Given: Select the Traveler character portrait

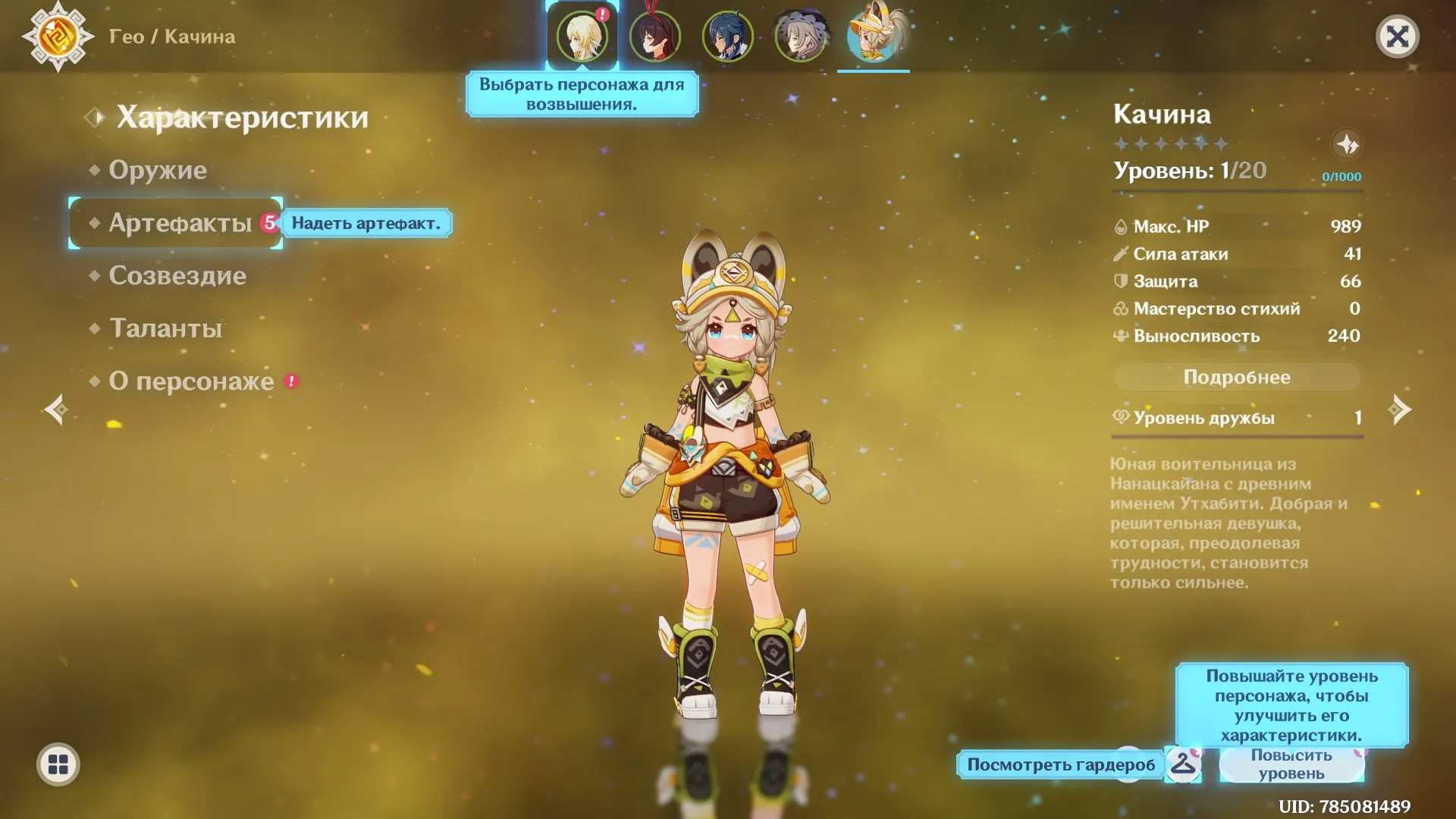Looking at the screenshot, I should (x=582, y=36).
